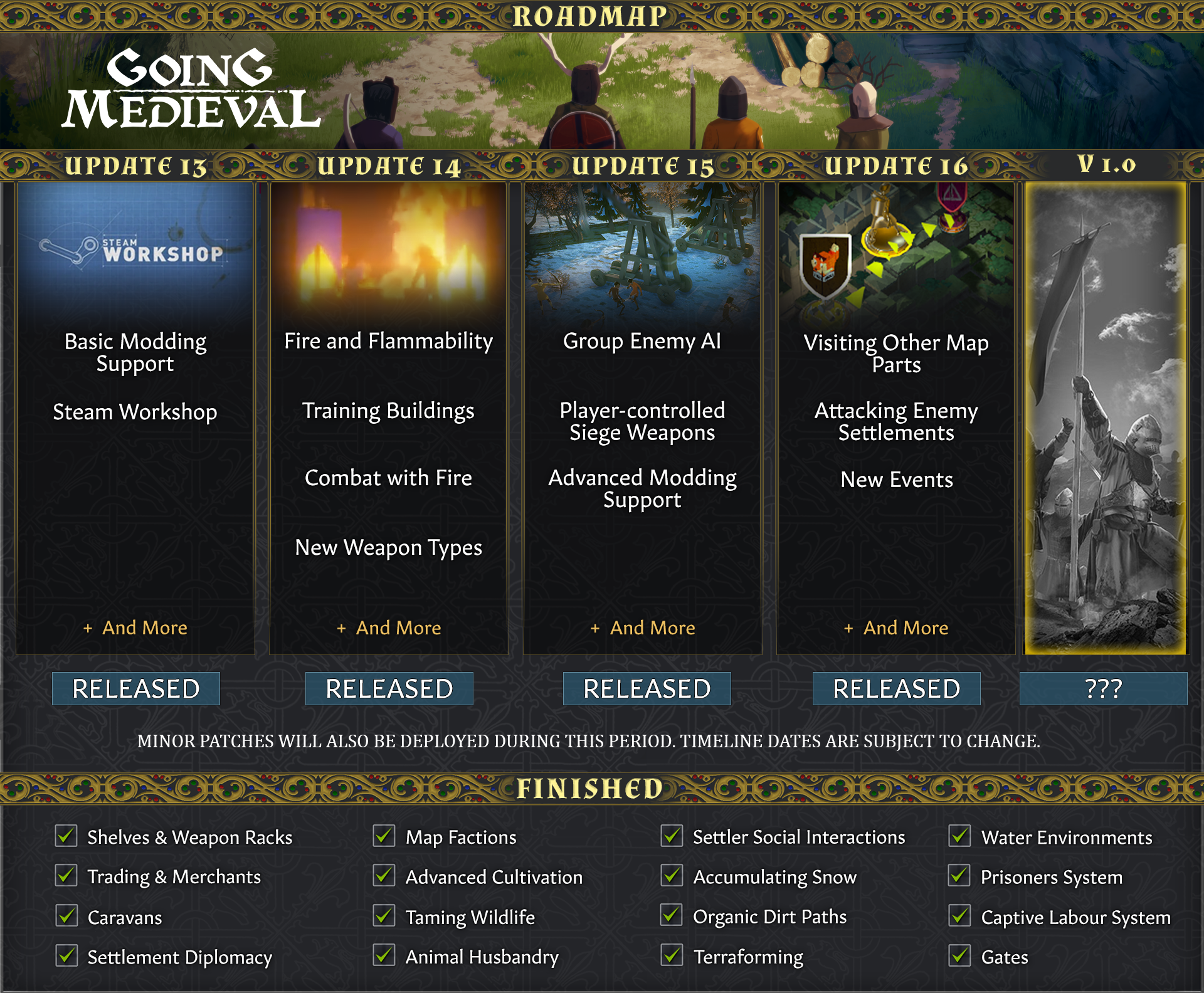Toggle the Prisoners System checkbox
The image size is (1204, 993).
(959, 876)
